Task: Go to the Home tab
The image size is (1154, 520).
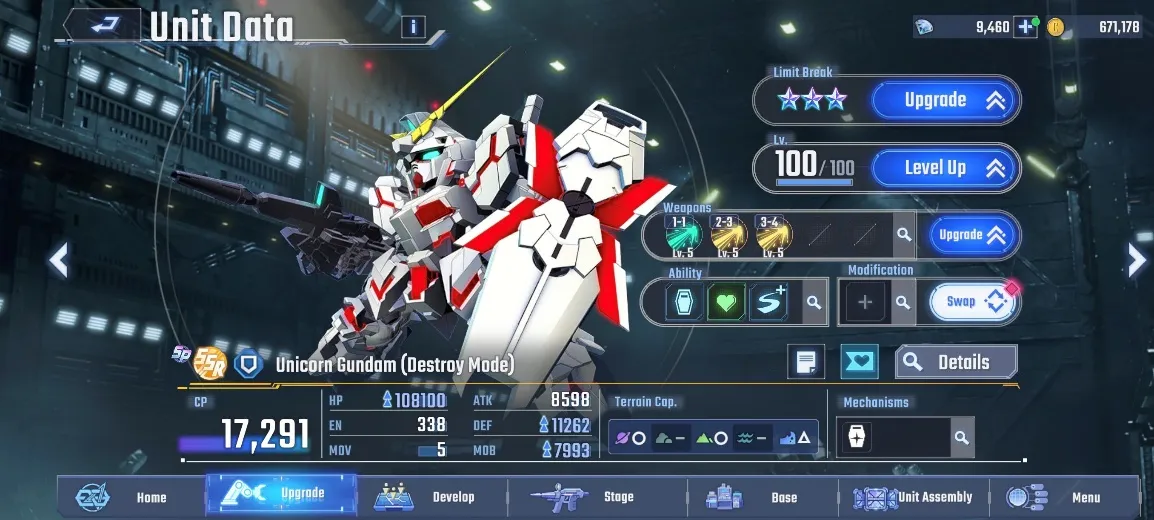Action: click(x=128, y=497)
